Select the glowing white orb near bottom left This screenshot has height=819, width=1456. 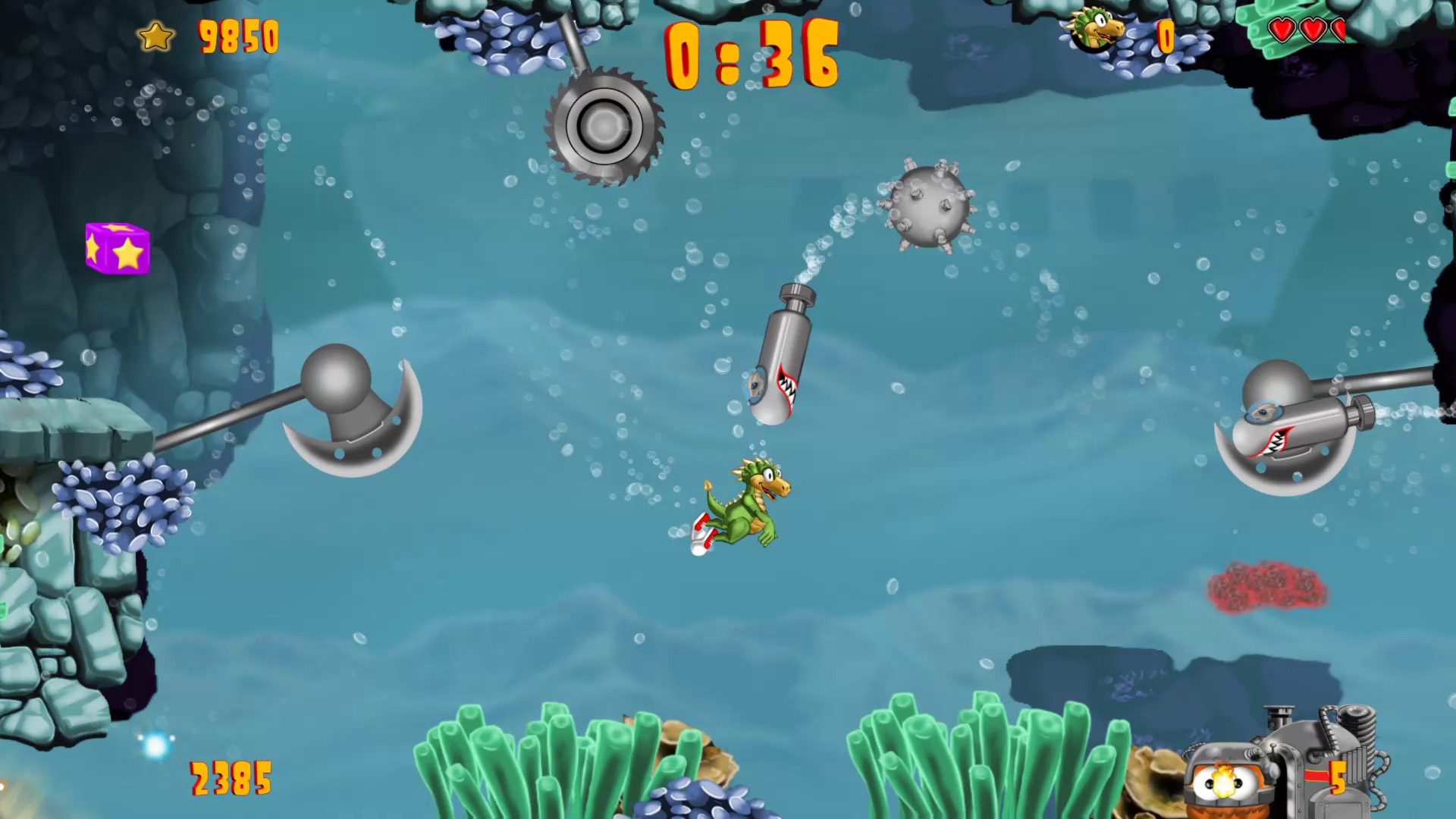point(157,745)
